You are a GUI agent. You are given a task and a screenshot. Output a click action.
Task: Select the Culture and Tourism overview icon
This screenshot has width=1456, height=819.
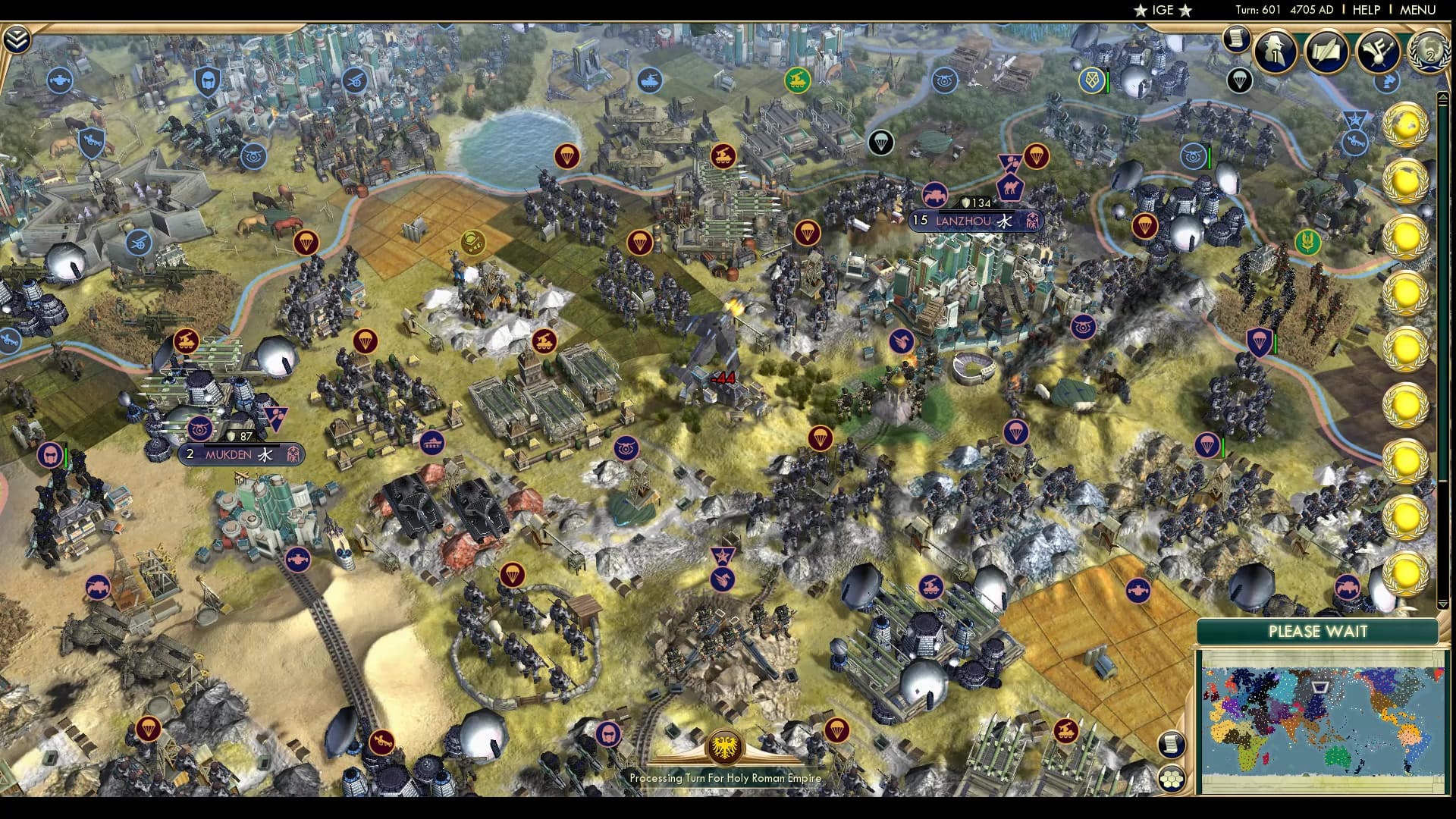(x=1380, y=52)
